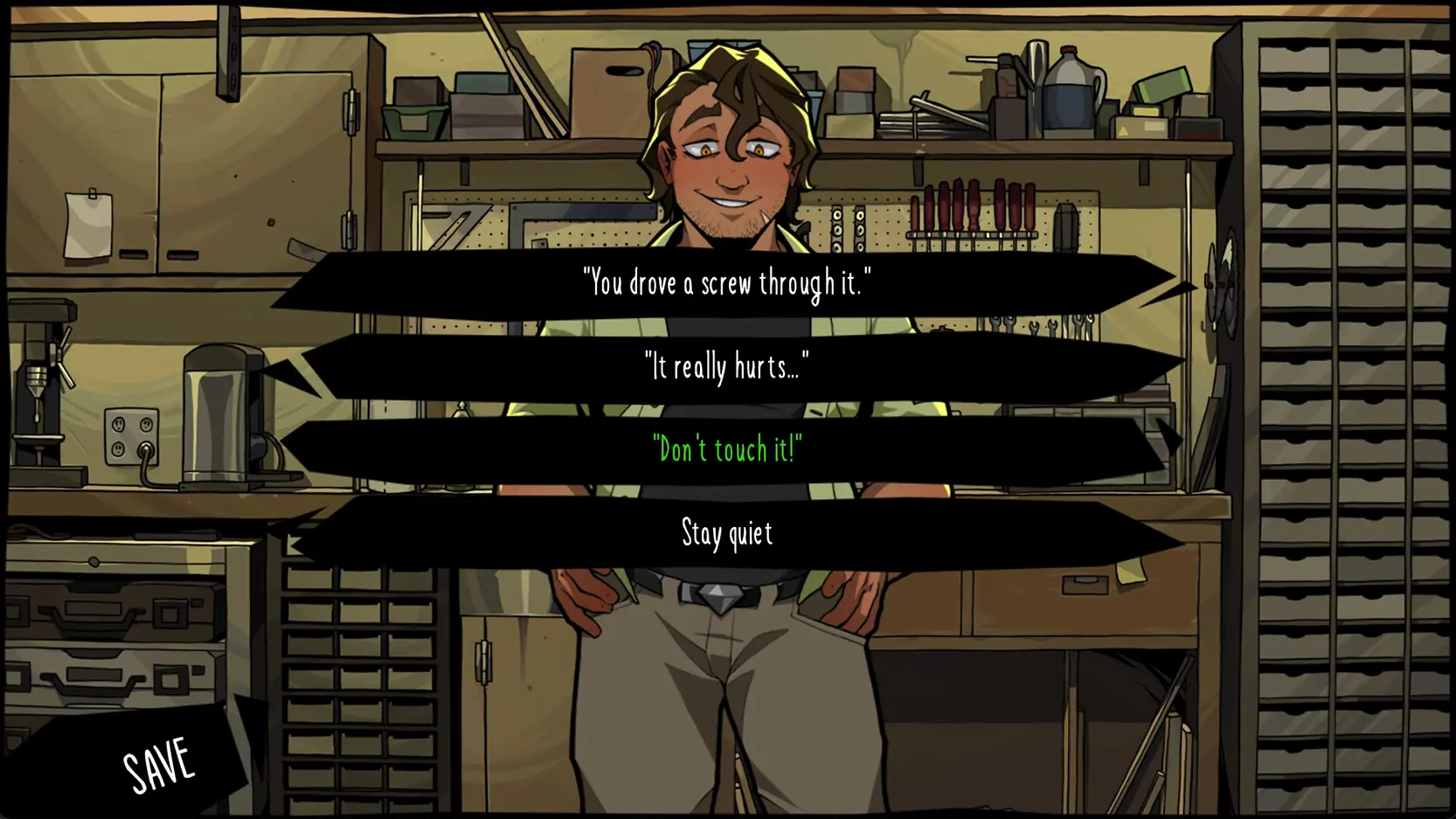The height and width of the screenshot is (819, 1456).
Task: Choose "You drove a screw through it."
Action: 727,283
